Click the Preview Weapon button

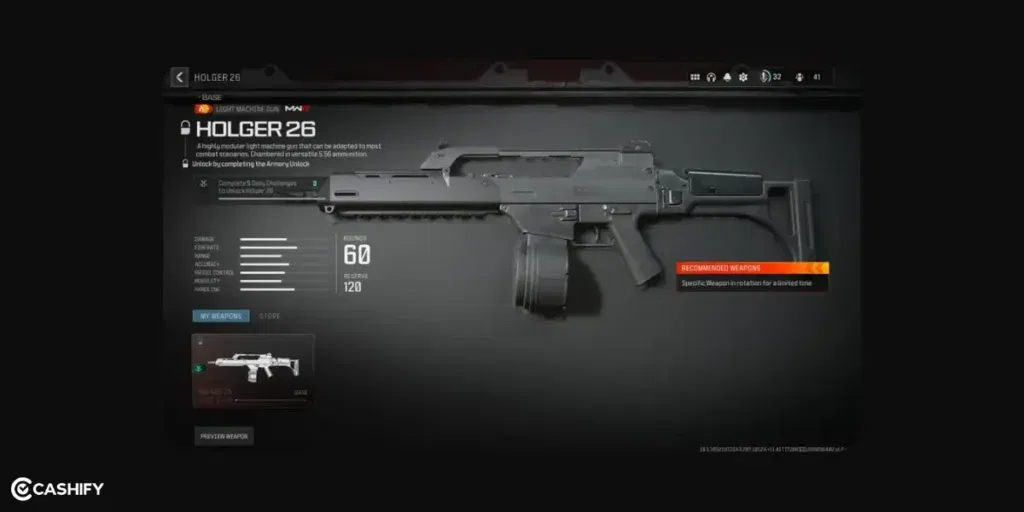coord(224,436)
